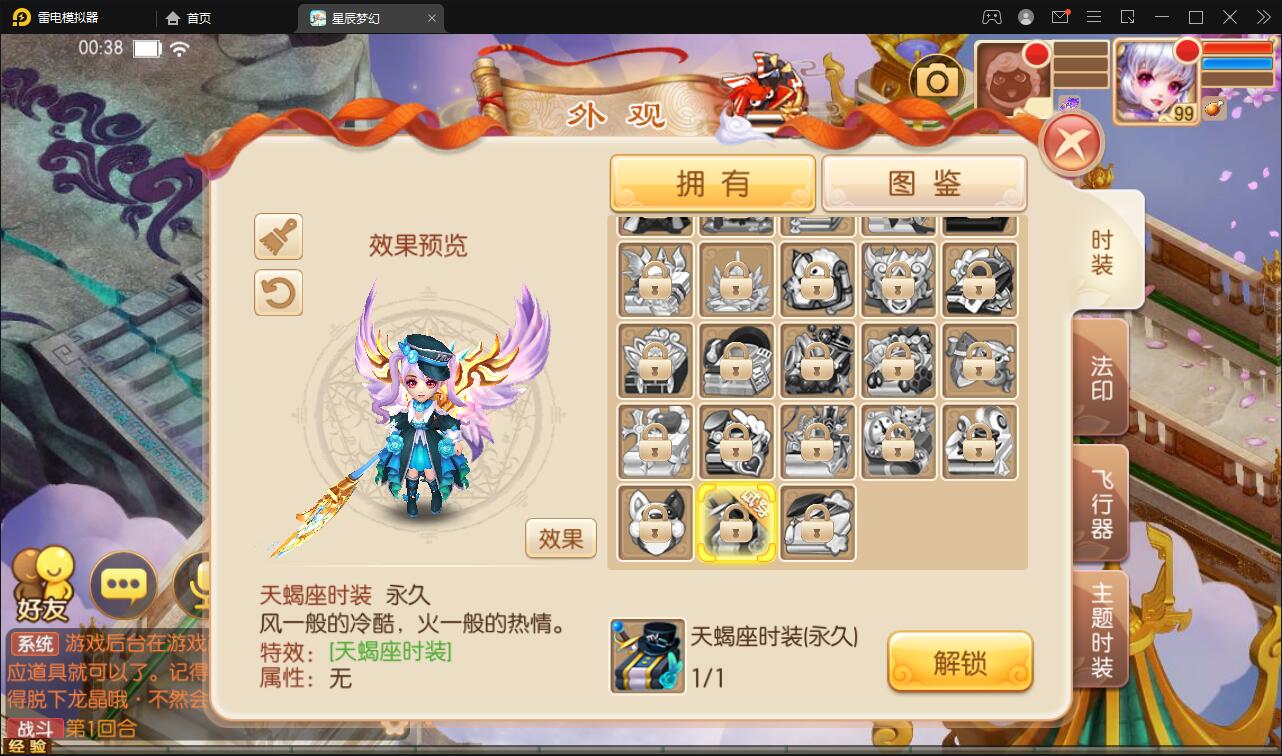Viewport: 1282px width, 756px height.
Task: Open the mail icon with red notification dot
Action: click(1060, 17)
